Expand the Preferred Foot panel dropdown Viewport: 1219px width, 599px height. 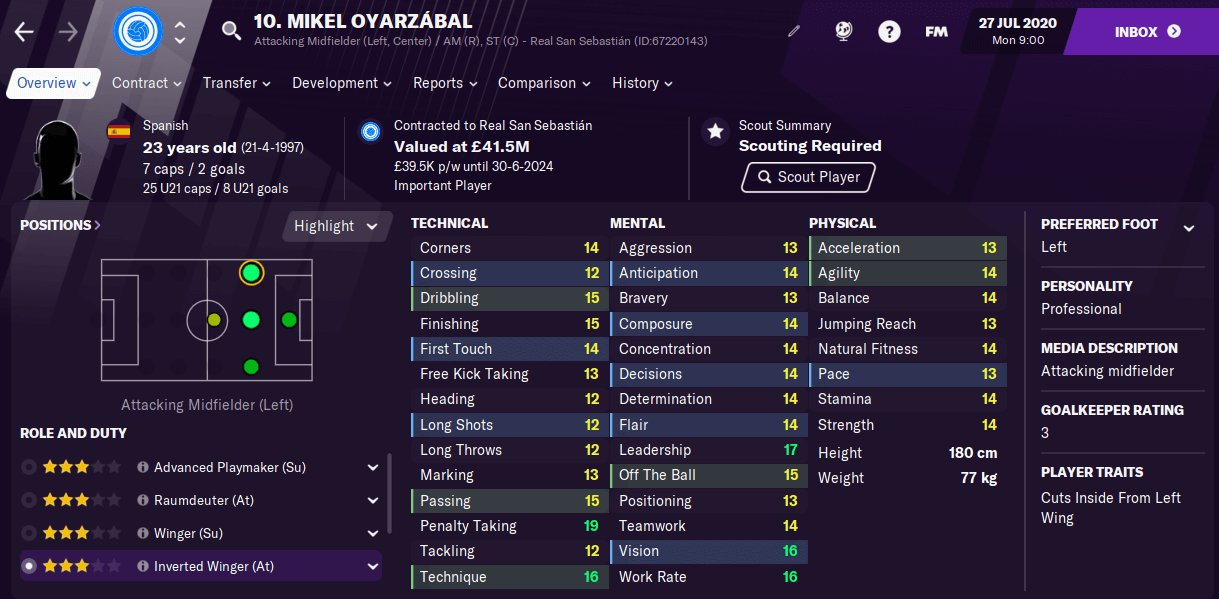[x=1189, y=229]
